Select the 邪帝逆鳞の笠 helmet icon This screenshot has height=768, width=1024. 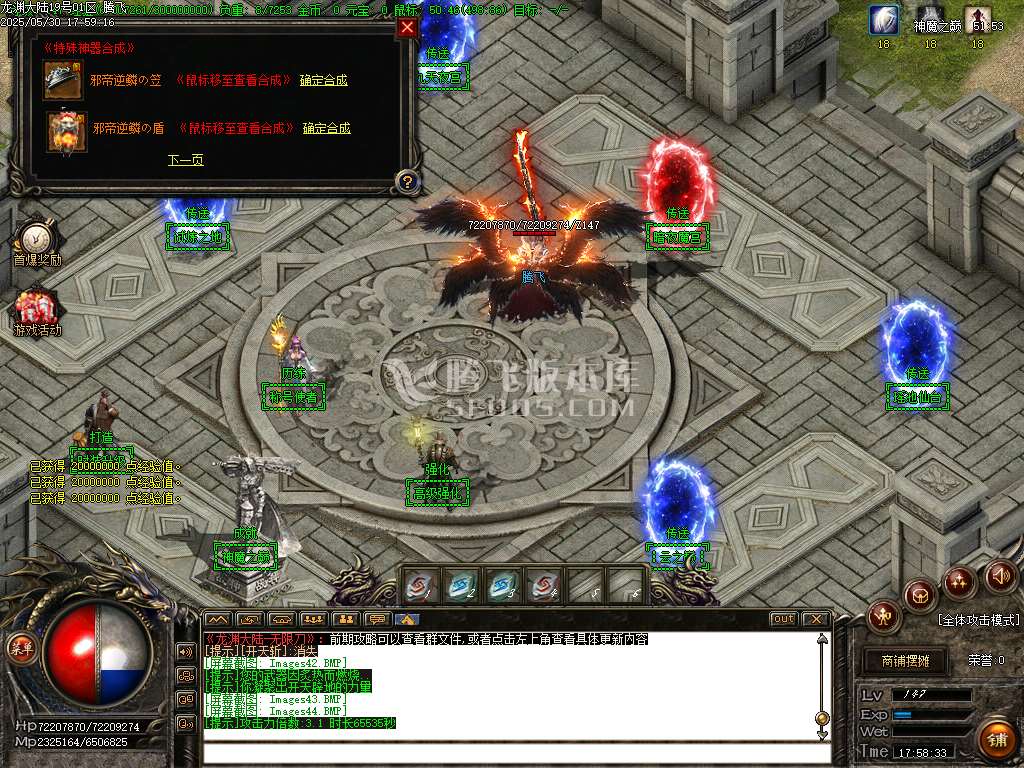coord(60,80)
